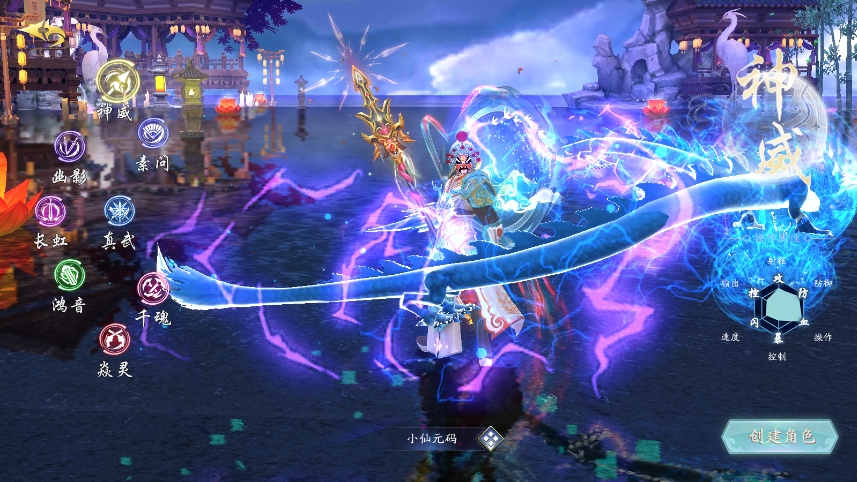Switch to the 长虹 class
Viewport: 857px width, 482px height.
pyautogui.click(x=50, y=211)
